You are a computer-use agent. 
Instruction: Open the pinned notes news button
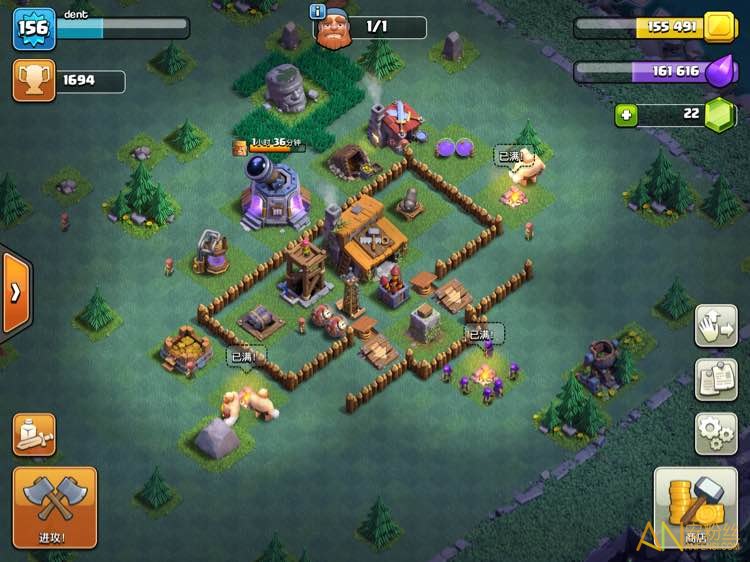pos(716,379)
